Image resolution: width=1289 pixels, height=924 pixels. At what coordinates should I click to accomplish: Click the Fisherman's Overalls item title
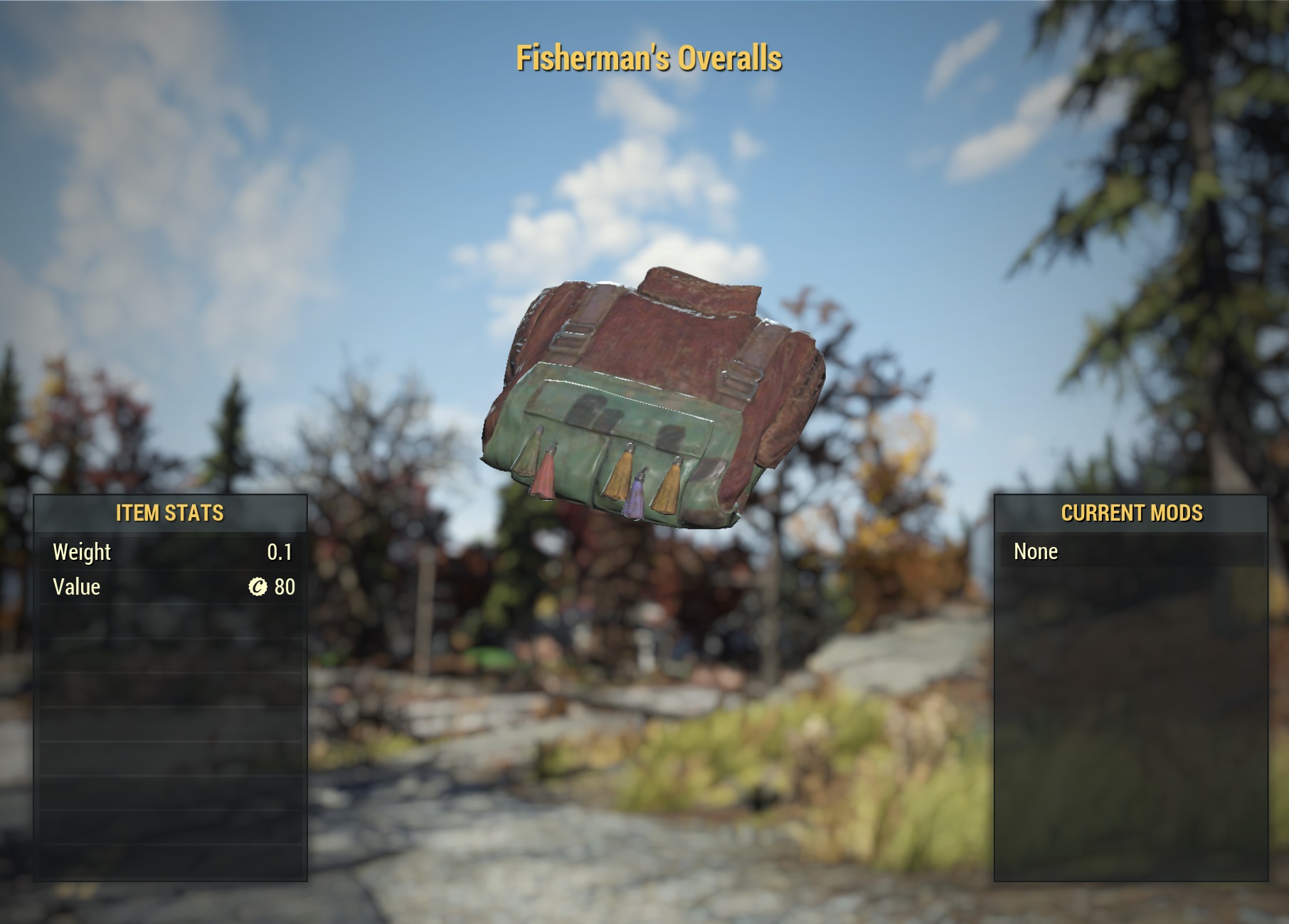(649, 60)
